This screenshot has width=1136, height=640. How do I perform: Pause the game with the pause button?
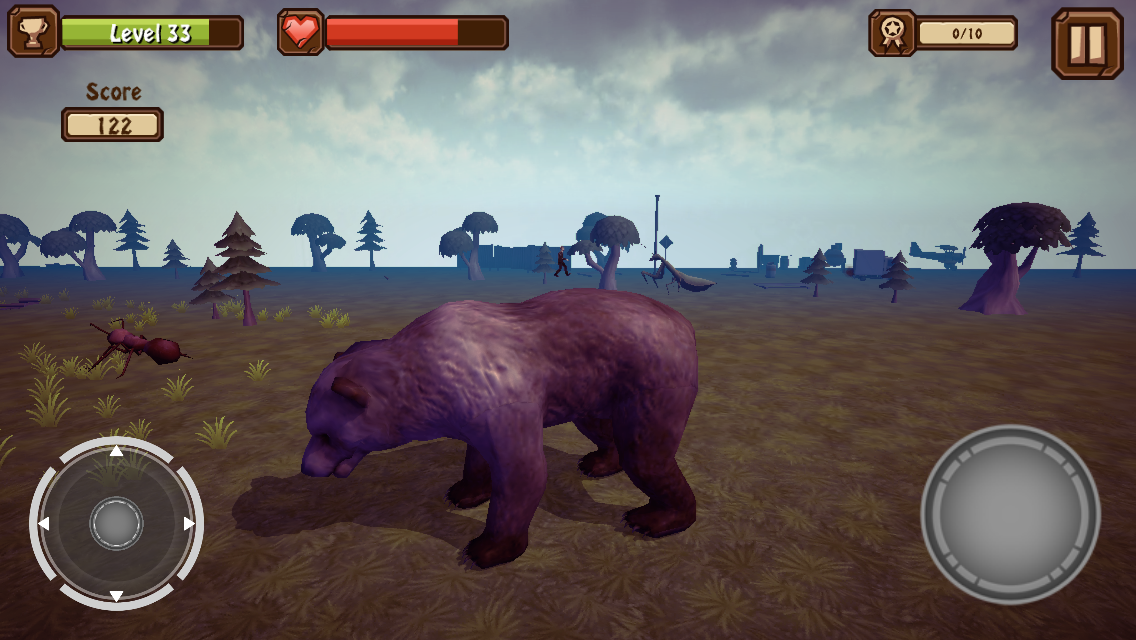[1087, 43]
